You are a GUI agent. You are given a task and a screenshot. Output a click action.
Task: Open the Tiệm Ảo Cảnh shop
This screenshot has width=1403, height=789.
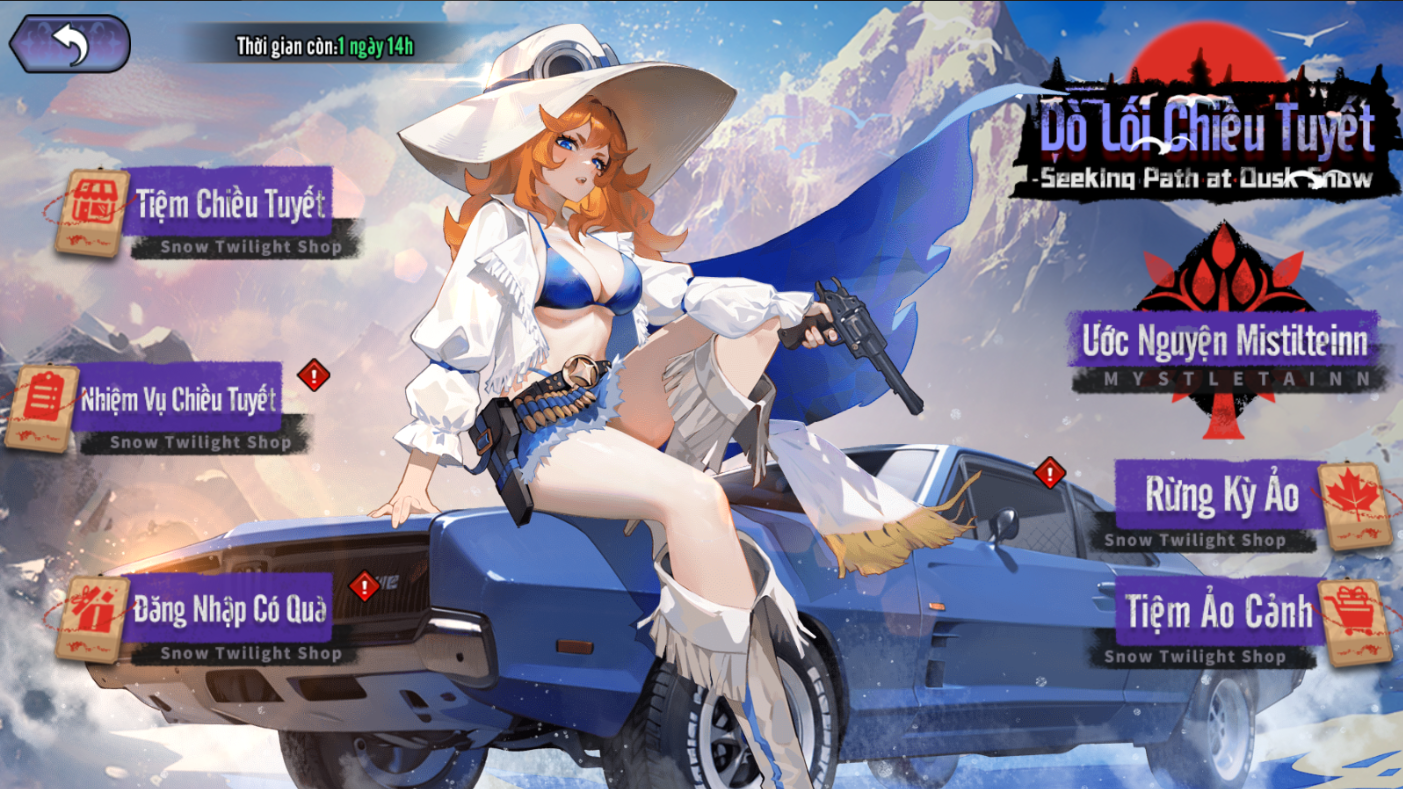click(x=1220, y=611)
